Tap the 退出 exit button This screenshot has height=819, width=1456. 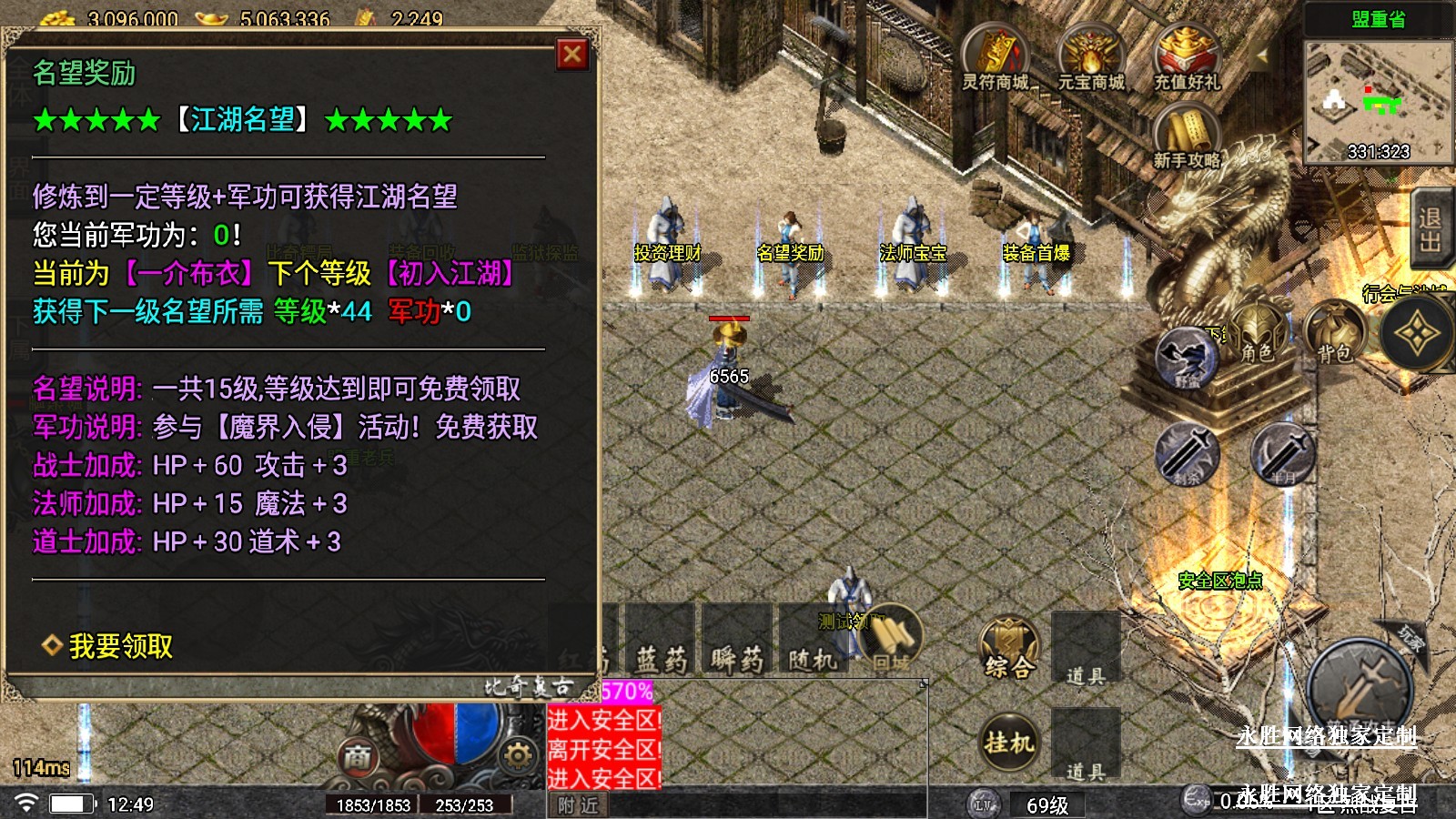[1431, 229]
